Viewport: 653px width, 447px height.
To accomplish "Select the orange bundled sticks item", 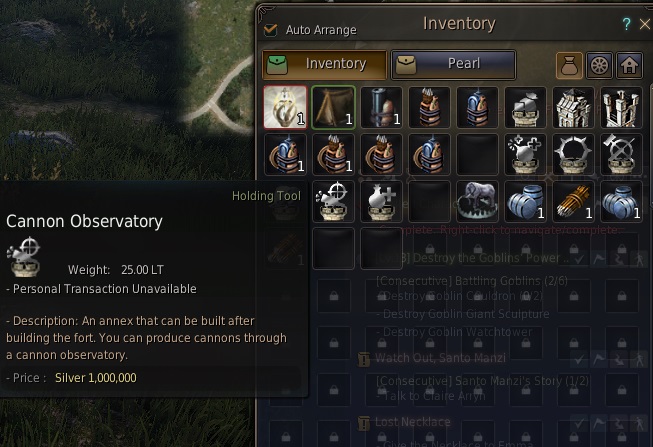I will (574, 201).
